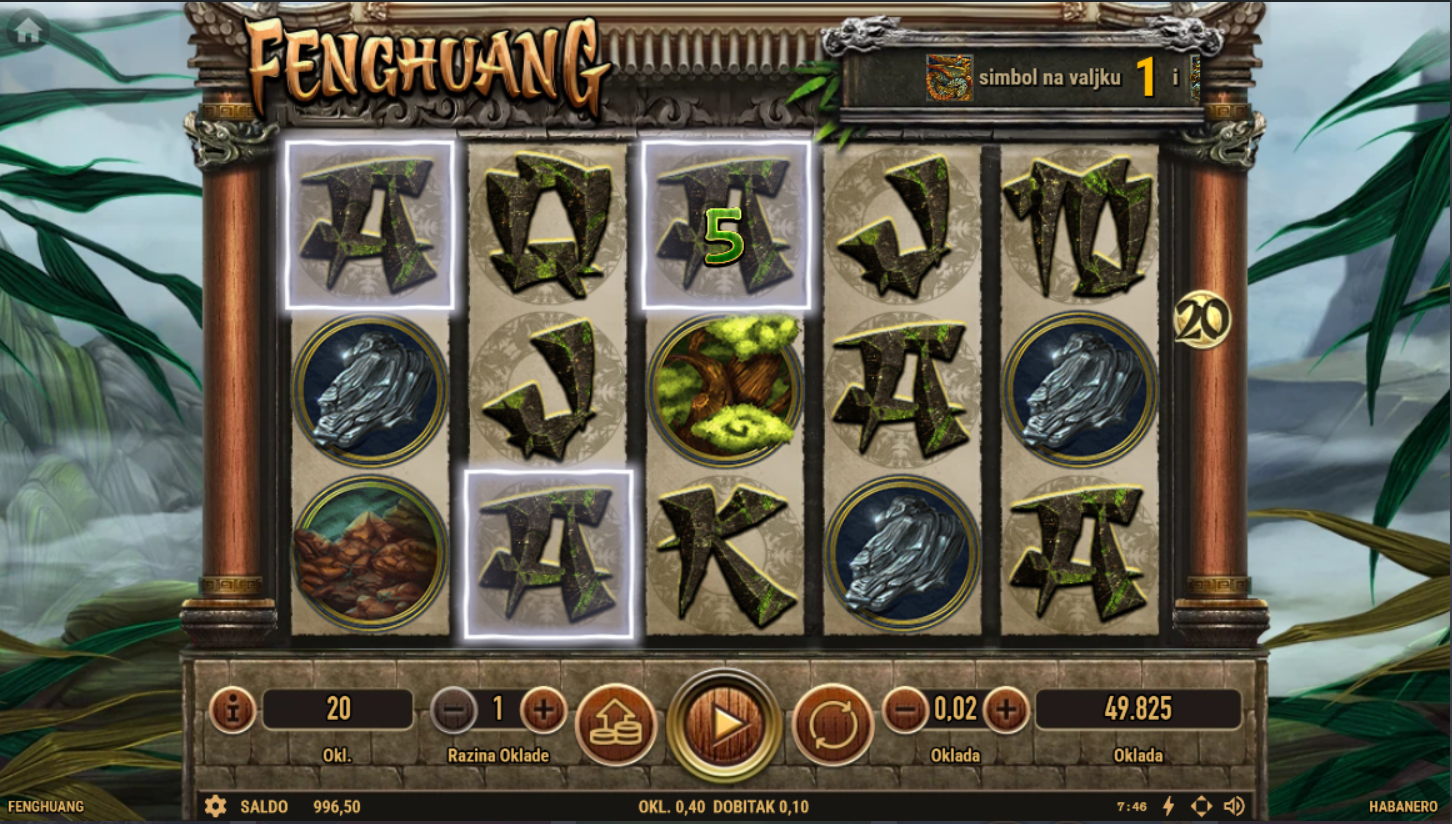
Task: Return to lobby via the home icon
Action: [28, 31]
